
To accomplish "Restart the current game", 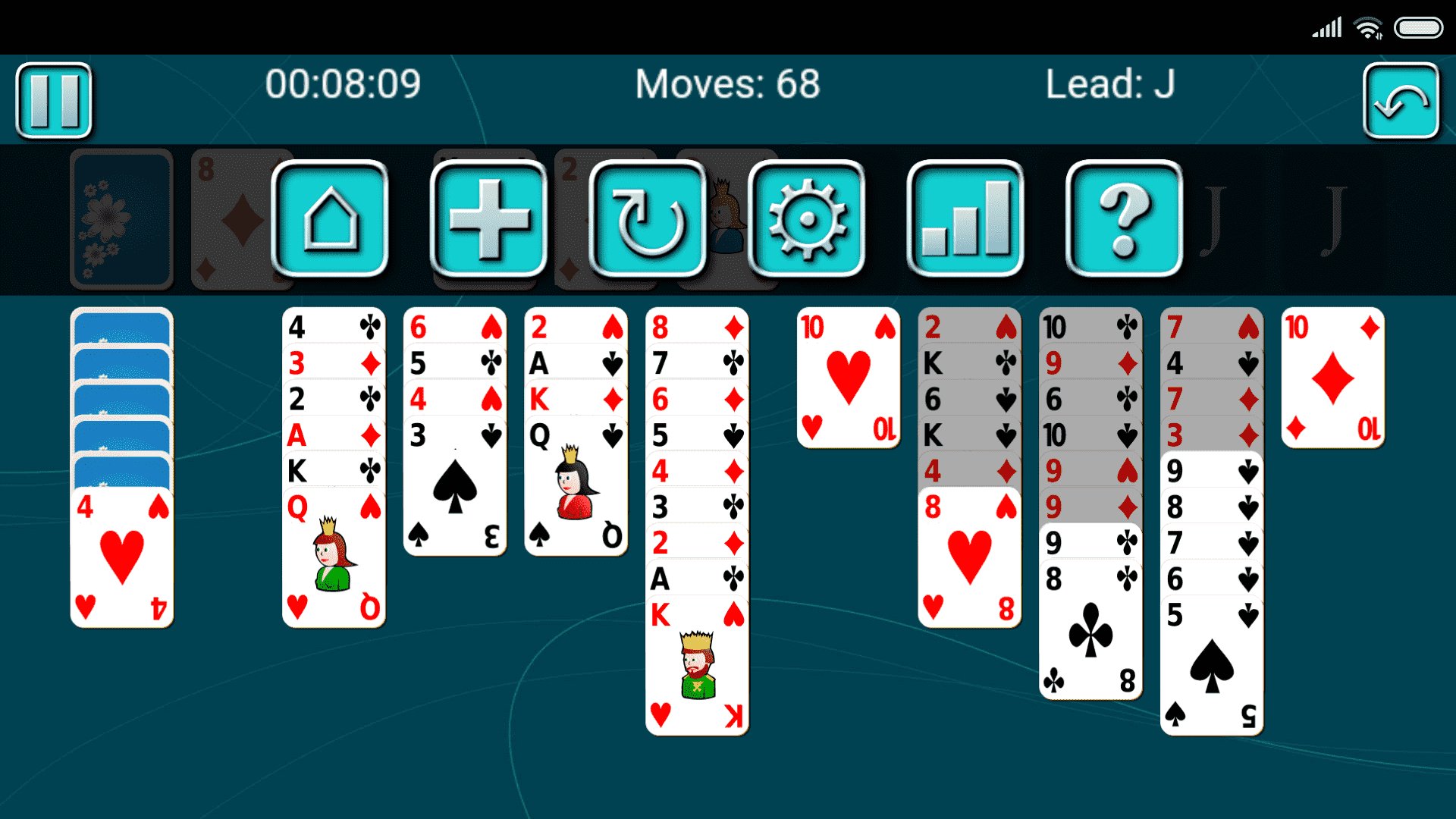I will 645,221.
